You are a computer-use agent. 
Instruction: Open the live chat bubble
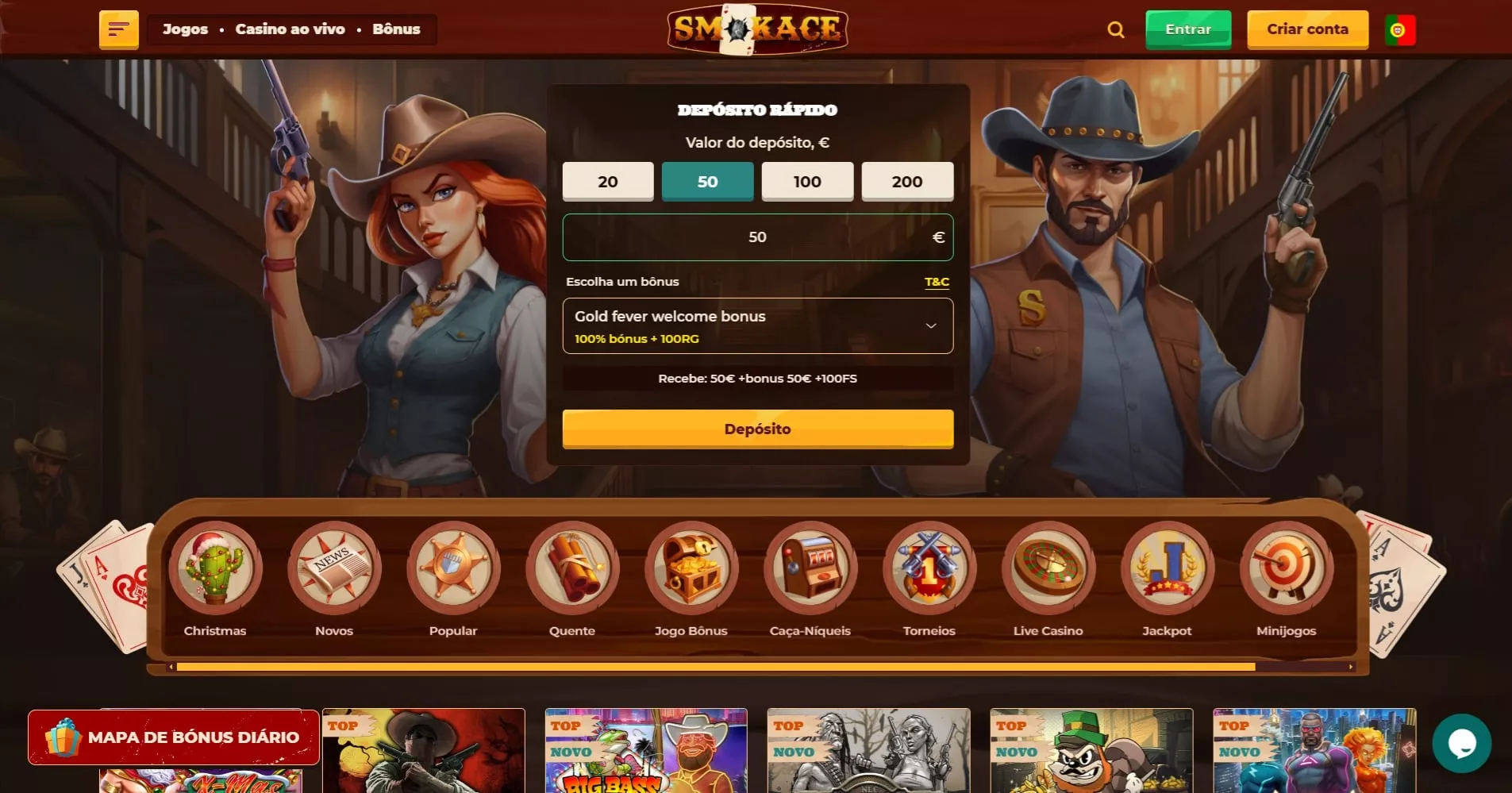coord(1461,744)
